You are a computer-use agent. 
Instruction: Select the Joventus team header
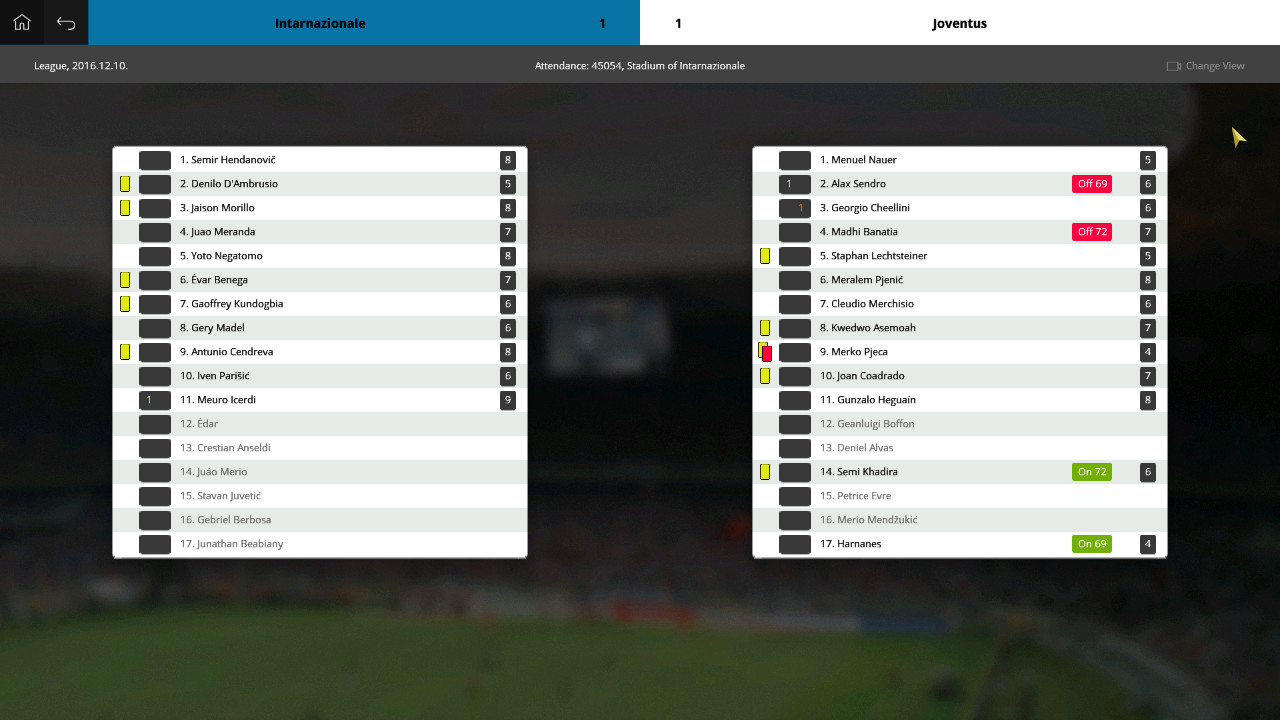(959, 23)
